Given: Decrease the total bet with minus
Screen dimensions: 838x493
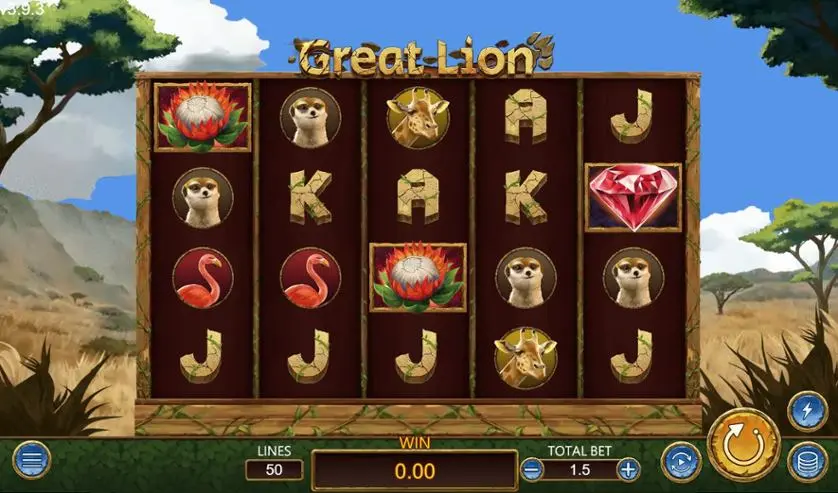Looking at the screenshot, I should coord(533,469).
